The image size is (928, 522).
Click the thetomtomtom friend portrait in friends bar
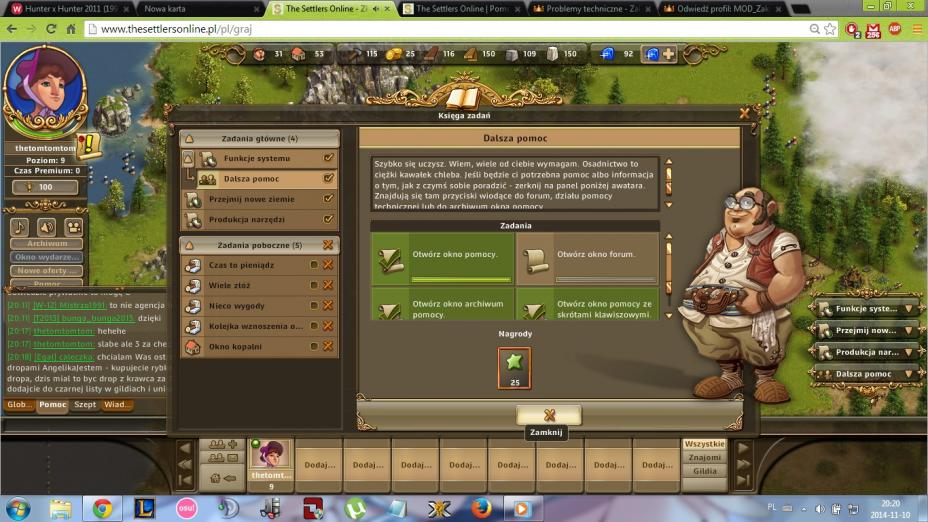point(270,455)
